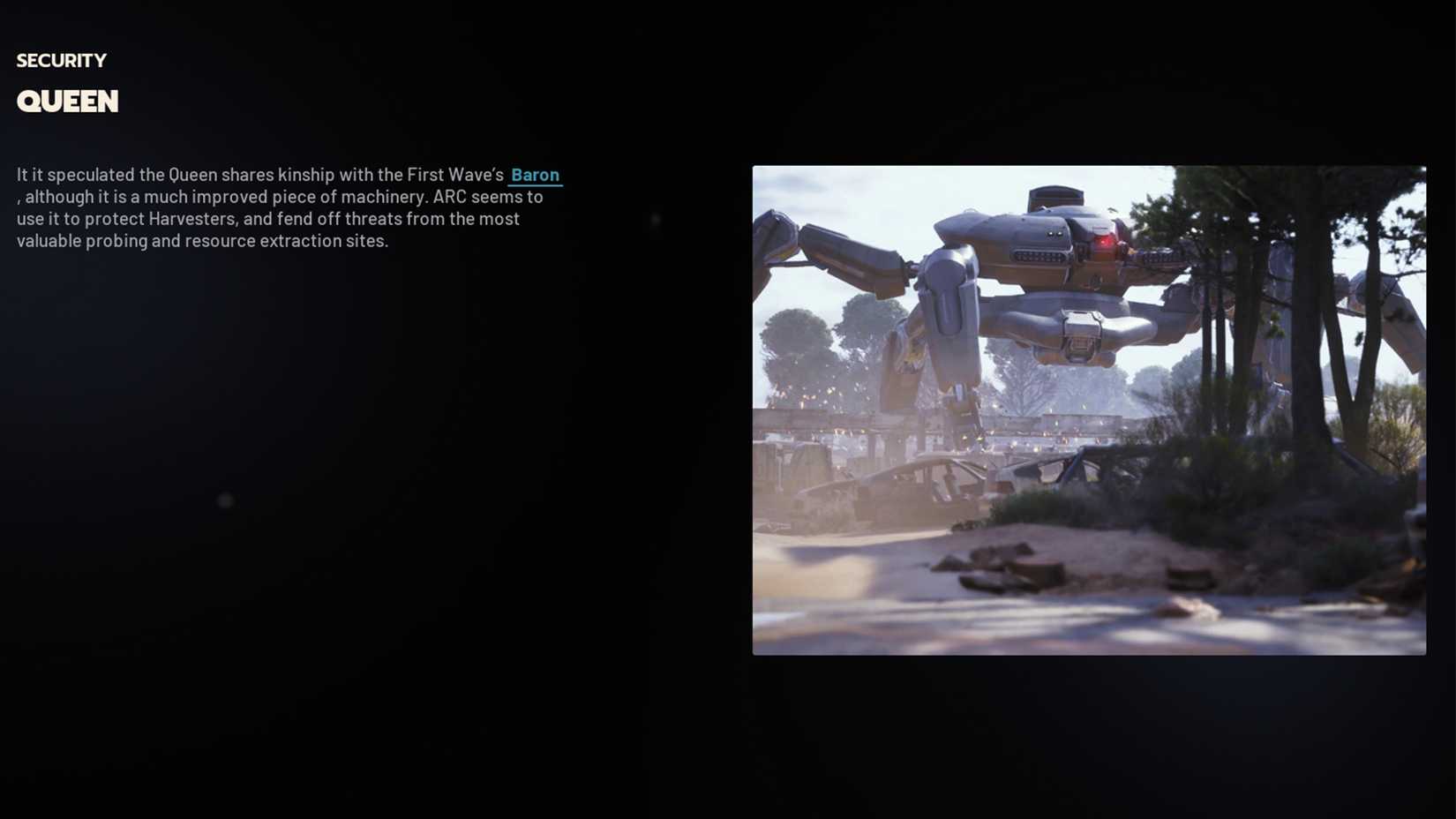
Task: Select the last line about extraction sites
Action: [201, 240]
